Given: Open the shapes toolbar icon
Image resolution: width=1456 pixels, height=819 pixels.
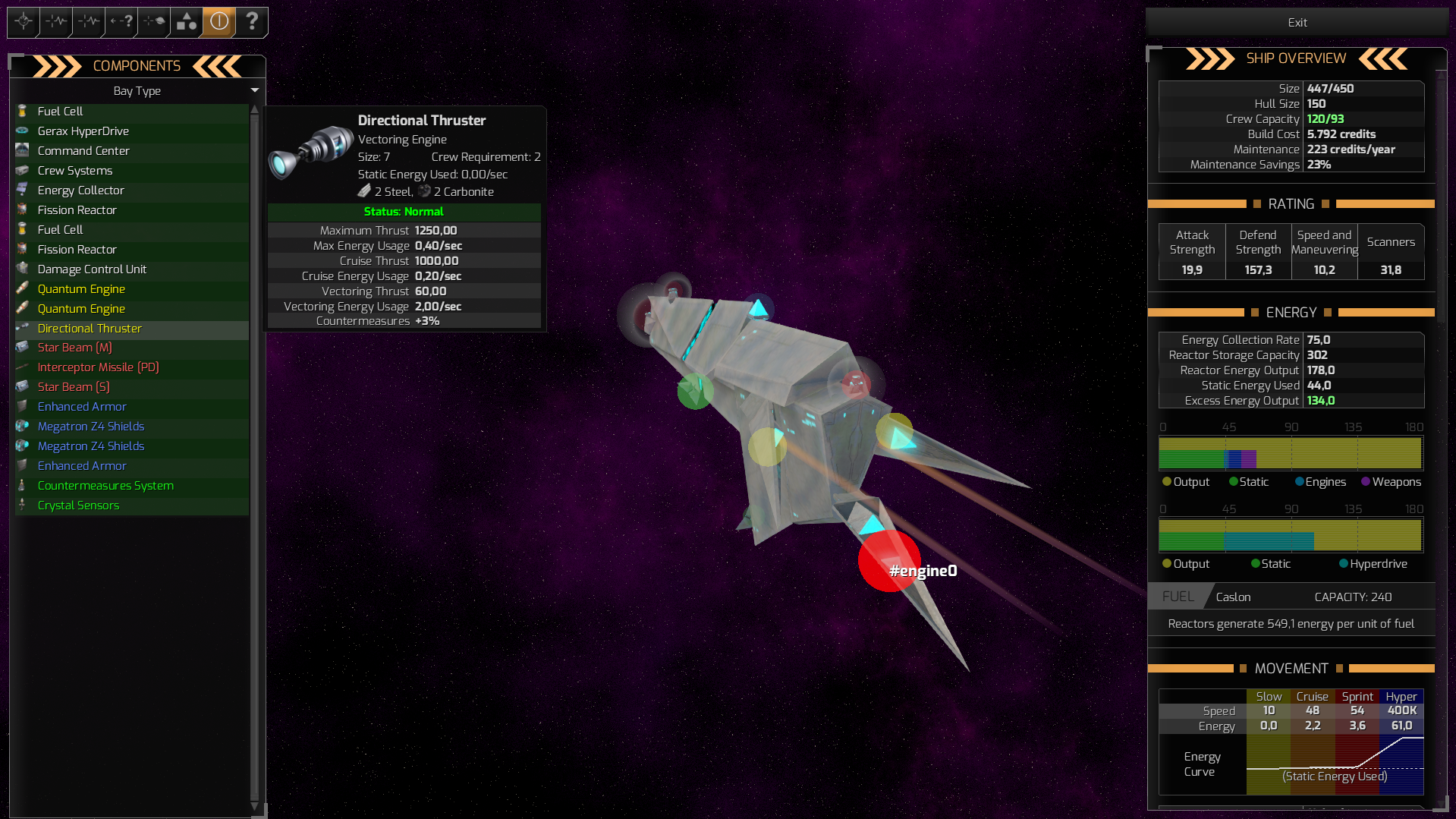Looking at the screenshot, I should pyautogui.click(x=185, y=22).
